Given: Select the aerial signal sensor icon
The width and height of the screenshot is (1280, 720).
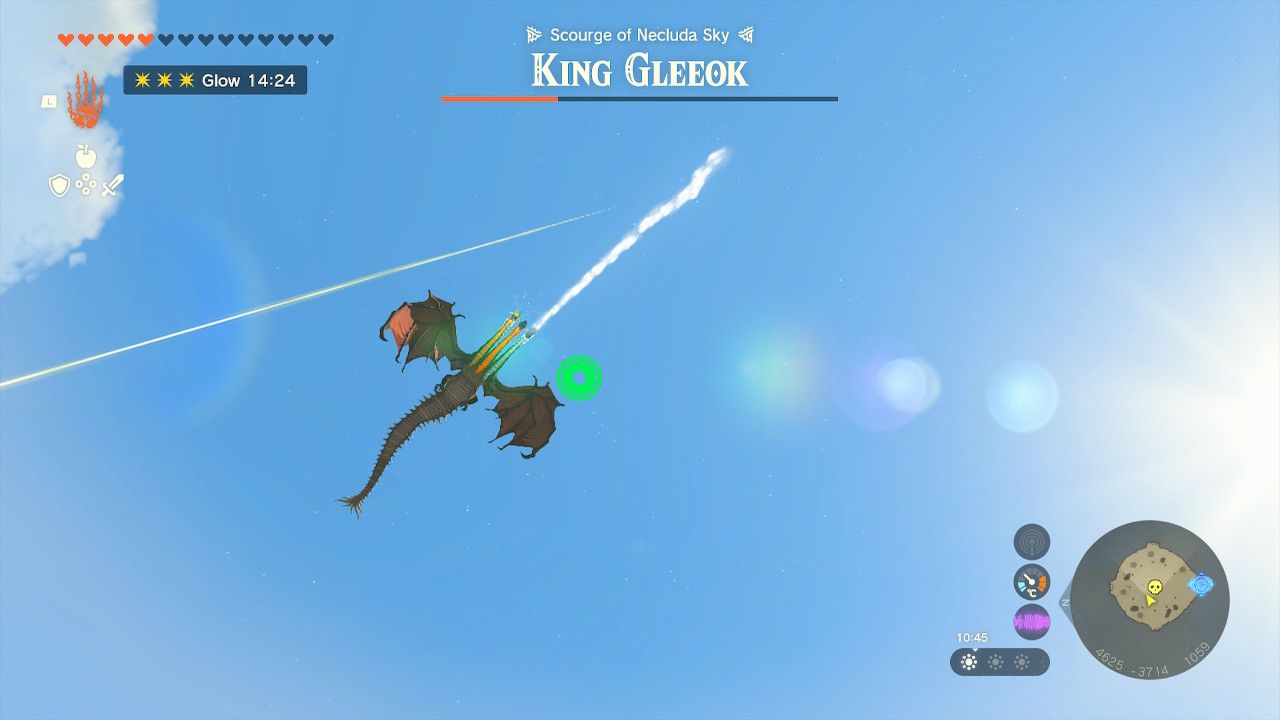Looking at the screenshot, I should 1030,541.
